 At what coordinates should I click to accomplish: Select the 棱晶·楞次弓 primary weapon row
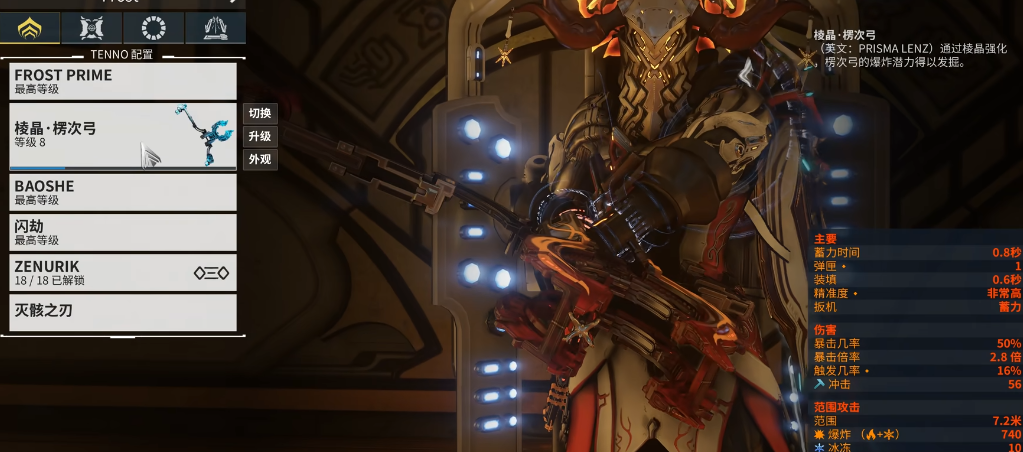123,136
